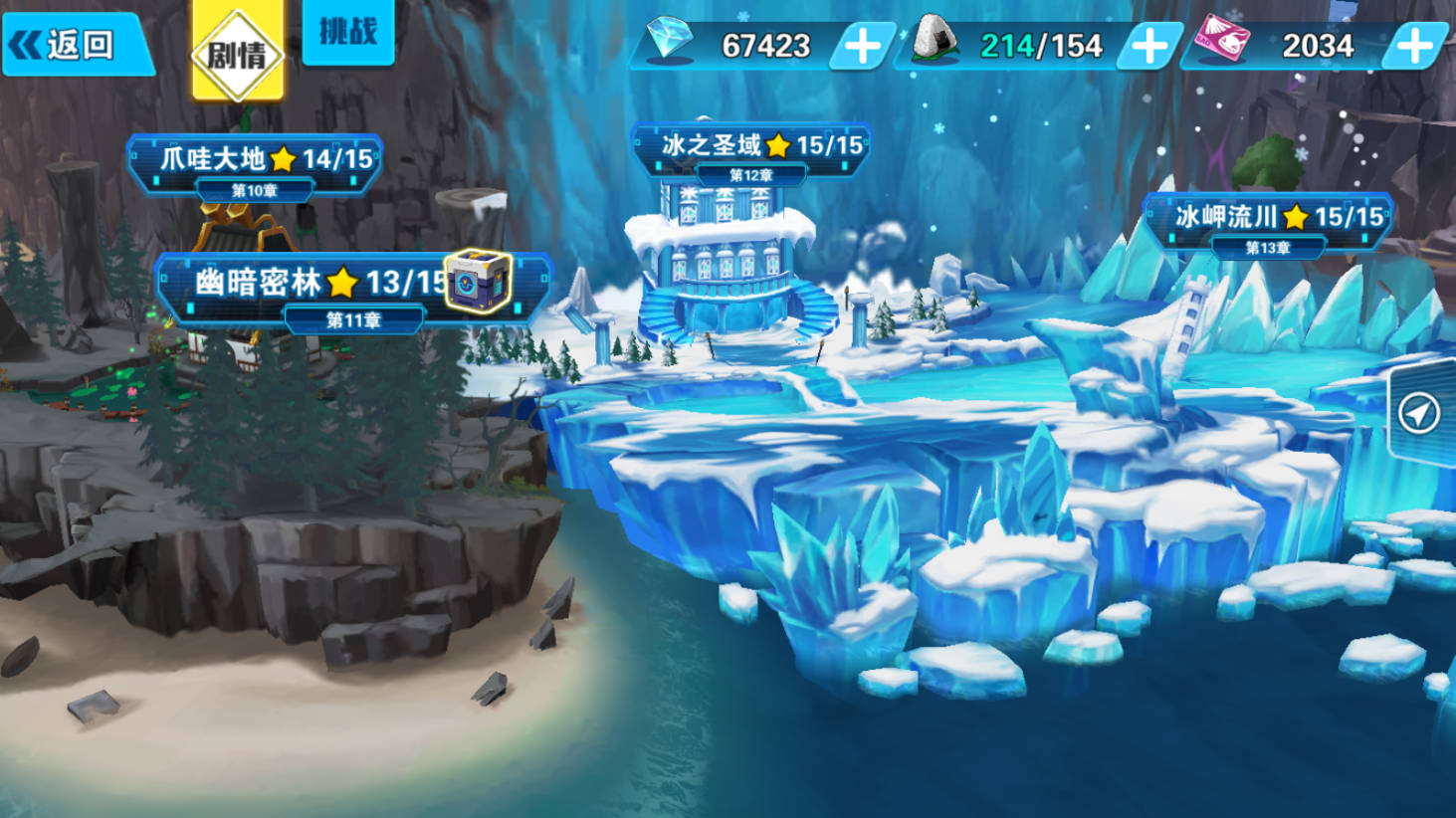Image resolution: width=1456 pixels, height=818 pixels.
Task: Refill rice ball stamina with the plus button
Action: (1149, 46)
